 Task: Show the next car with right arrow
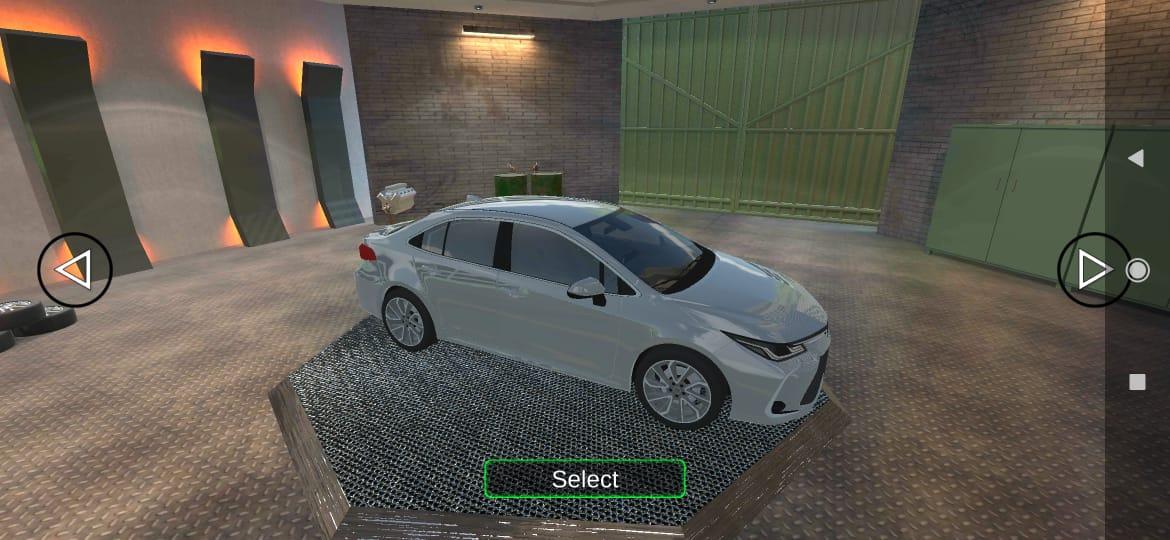tap(1093, 269)
